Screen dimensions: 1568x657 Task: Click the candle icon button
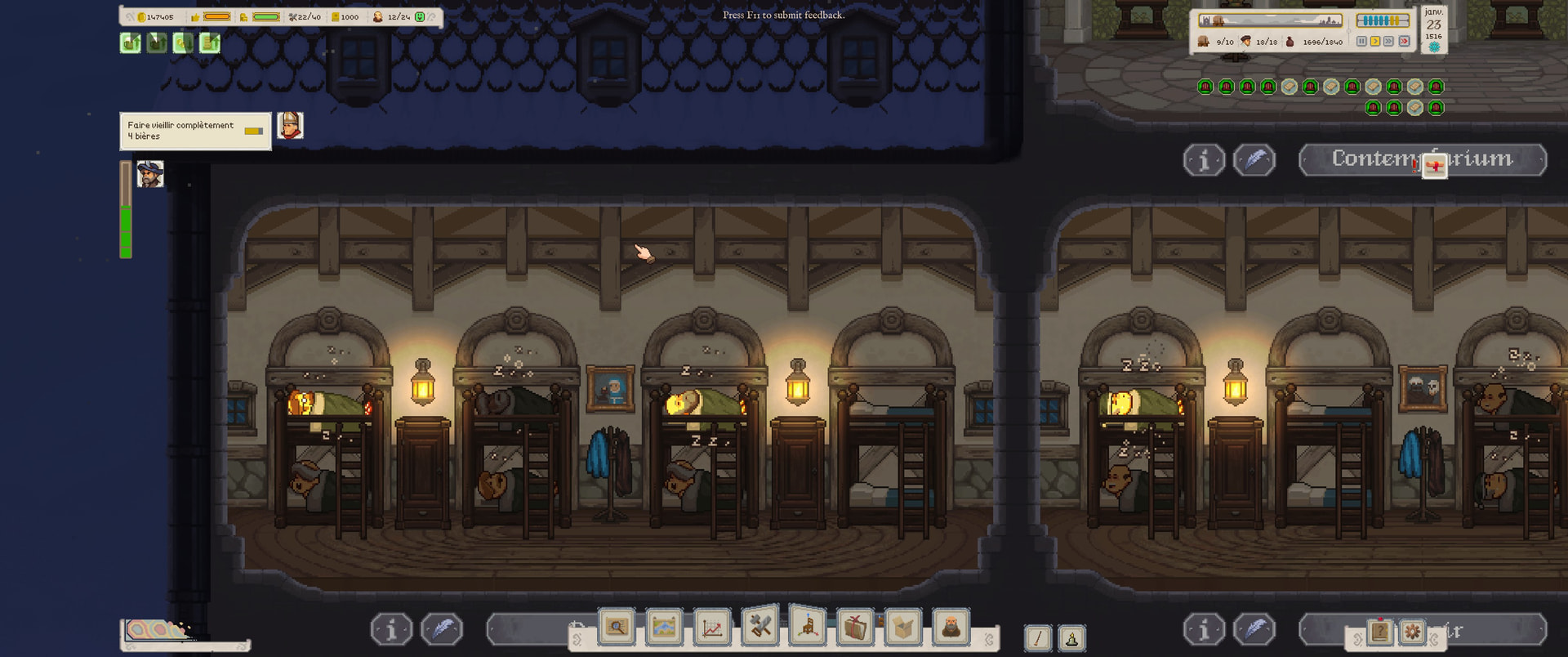click(1071, 638)
